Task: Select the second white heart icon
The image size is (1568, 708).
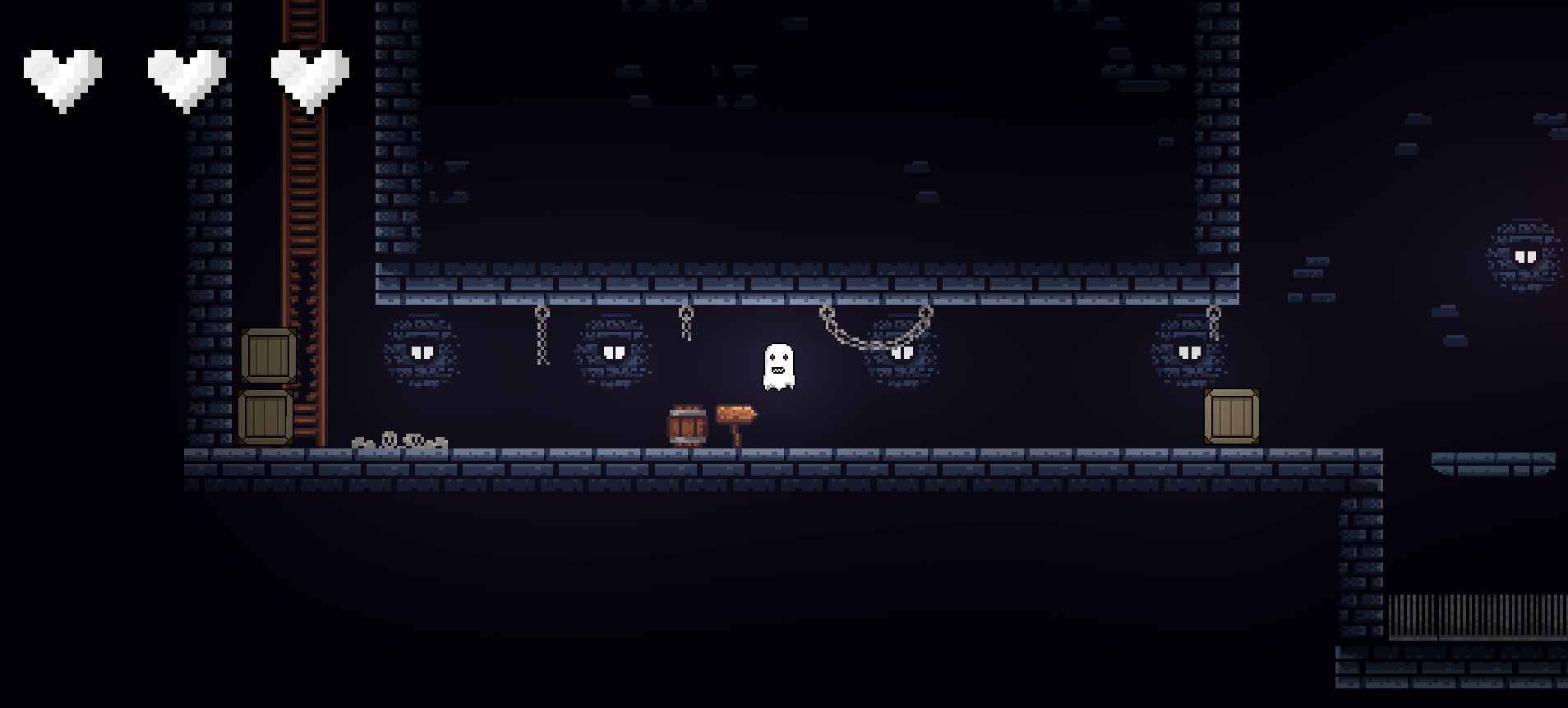Action: click(187, 74)
